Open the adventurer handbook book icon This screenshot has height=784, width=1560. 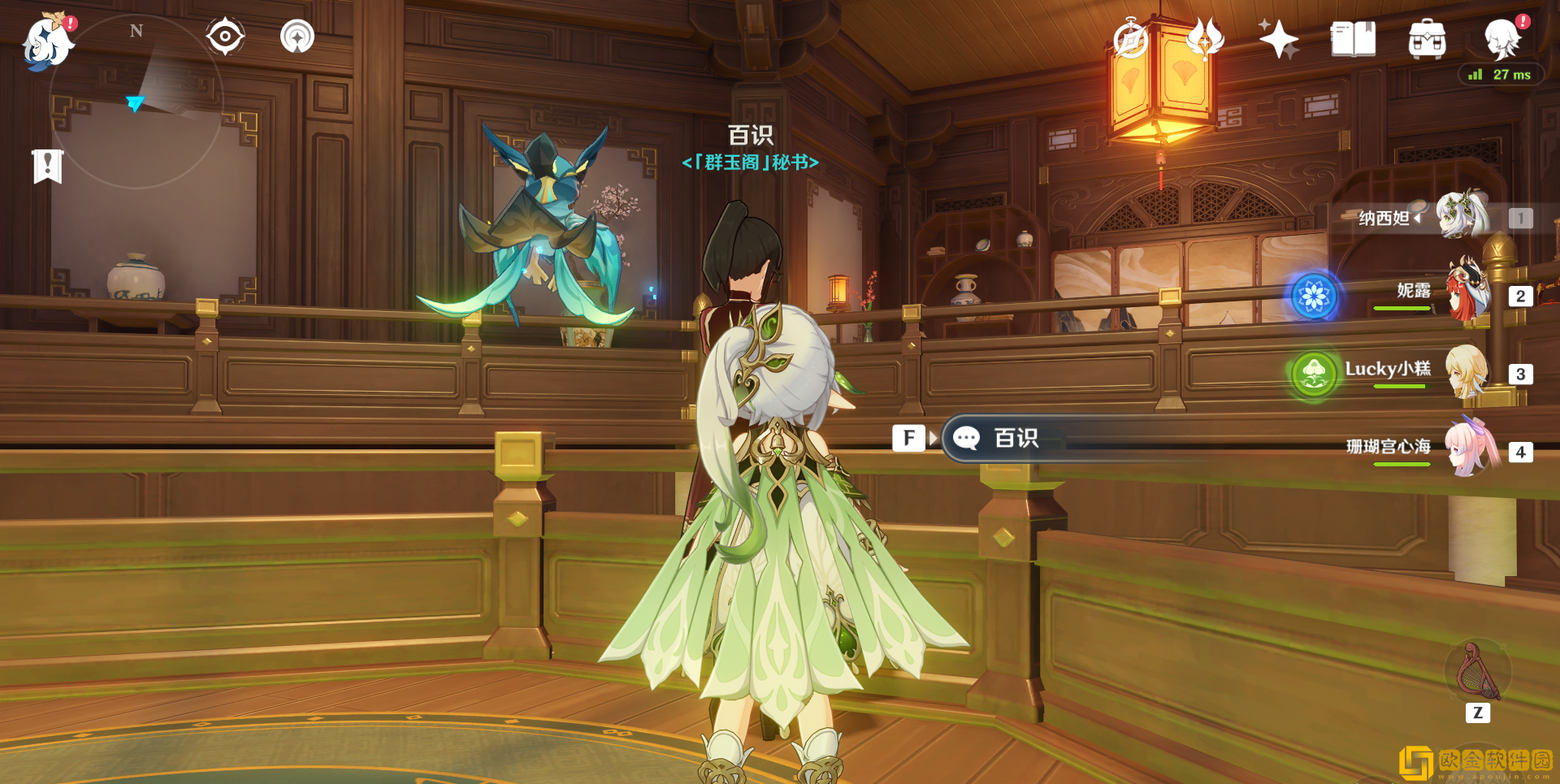click(1353, 39)
